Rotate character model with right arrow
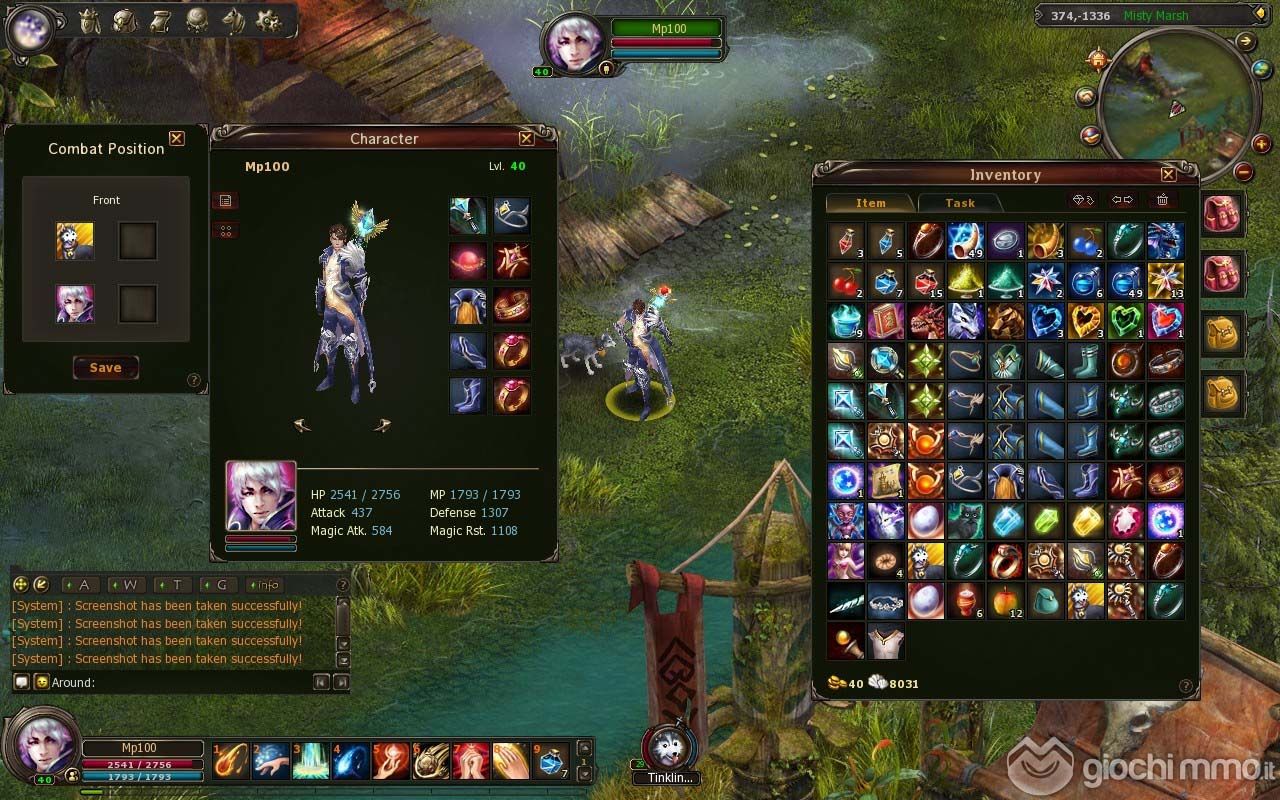This screenshot has height=800, width=1280. tap(383, 426)
